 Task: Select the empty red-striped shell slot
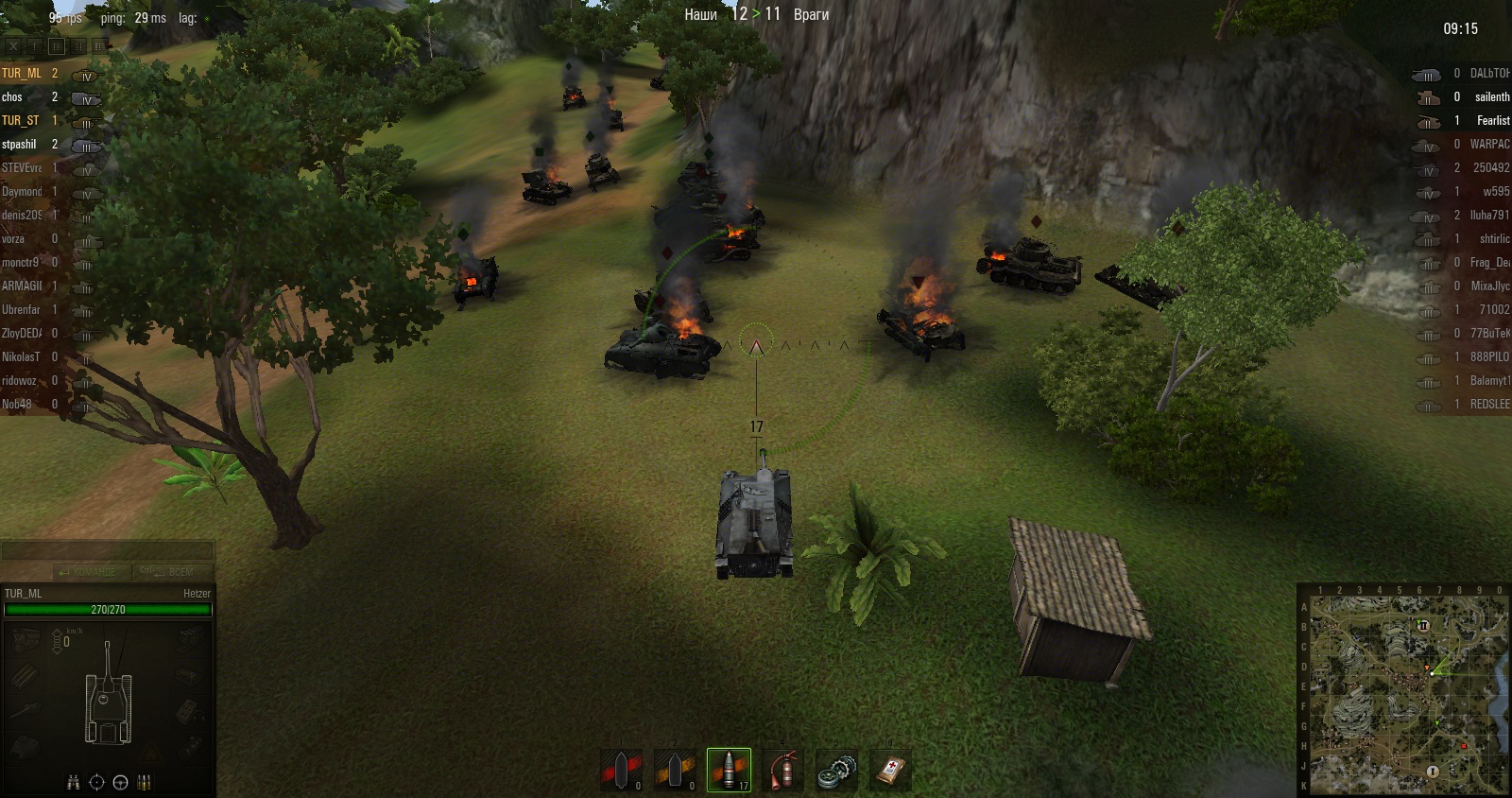point(622,770)
